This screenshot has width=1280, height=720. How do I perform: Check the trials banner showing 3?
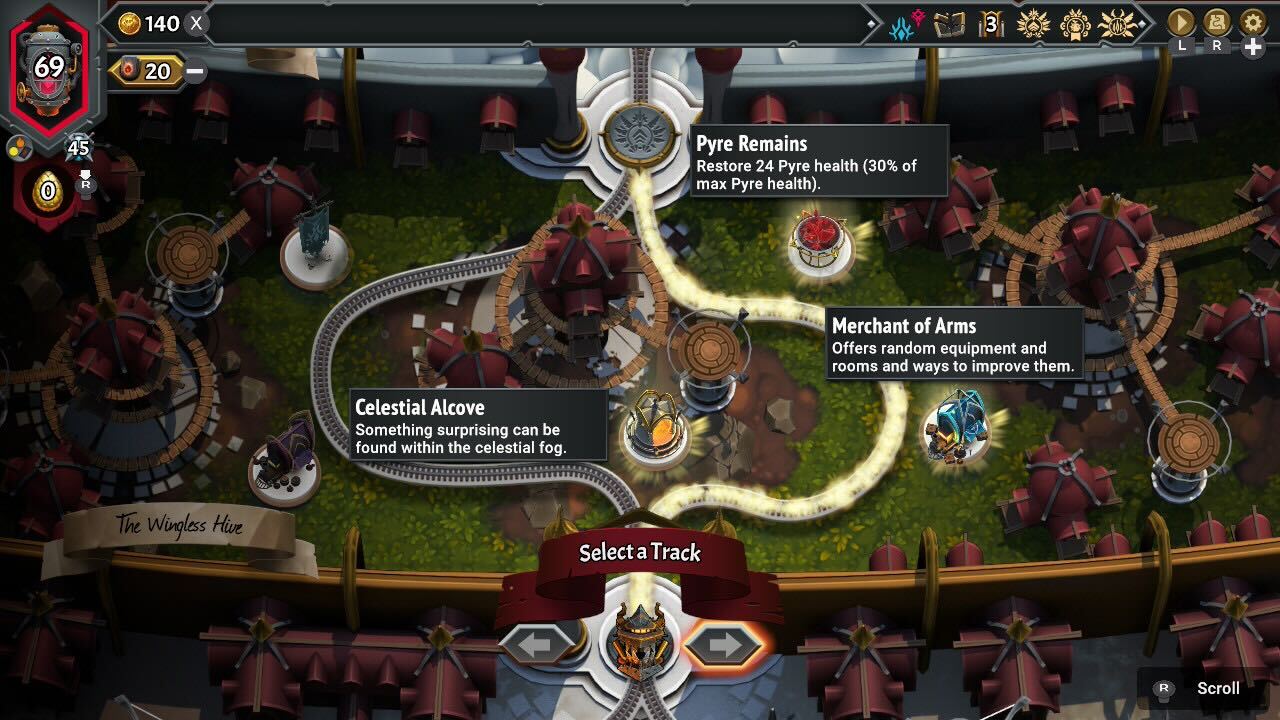[988, 23]
